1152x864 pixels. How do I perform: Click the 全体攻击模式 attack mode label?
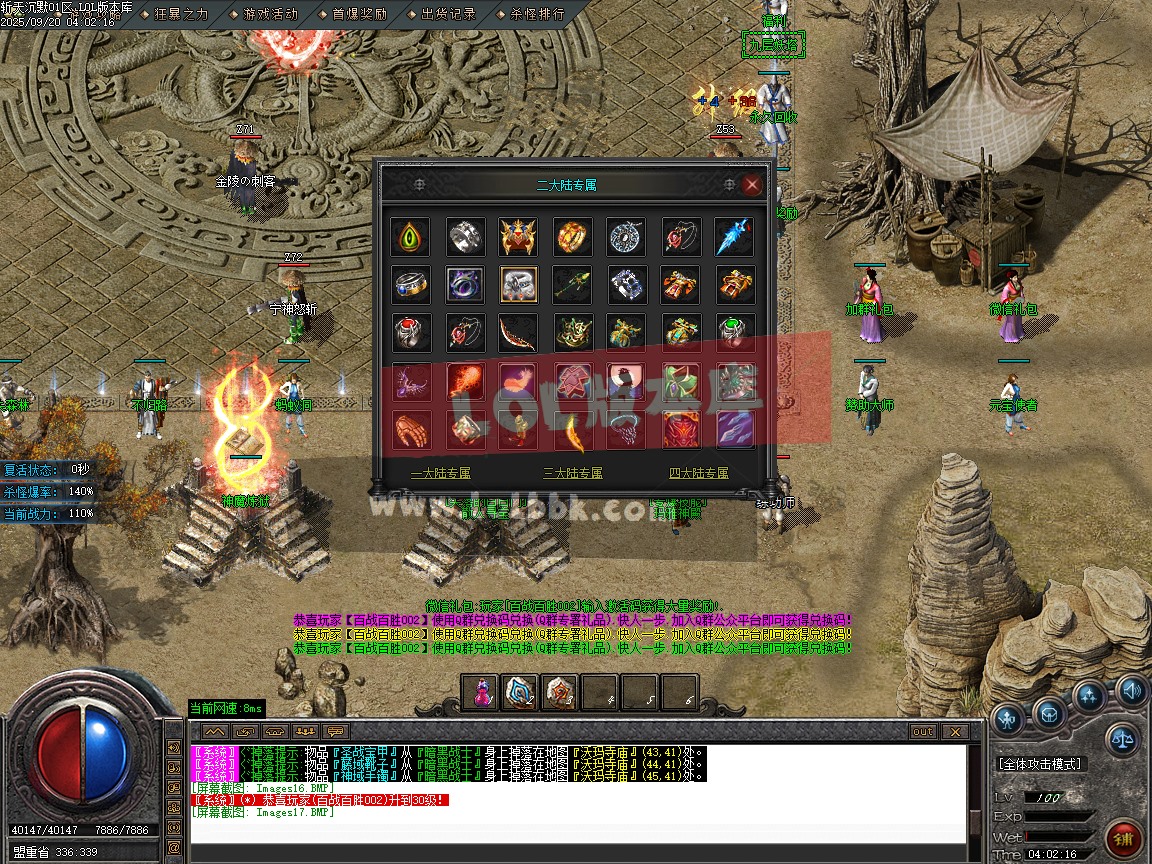point(1040,764)
